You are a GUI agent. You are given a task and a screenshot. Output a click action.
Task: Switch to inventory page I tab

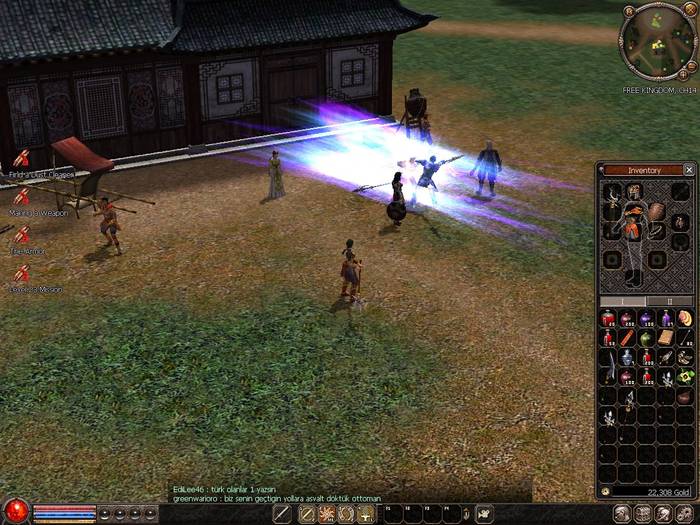pos(622,300)
